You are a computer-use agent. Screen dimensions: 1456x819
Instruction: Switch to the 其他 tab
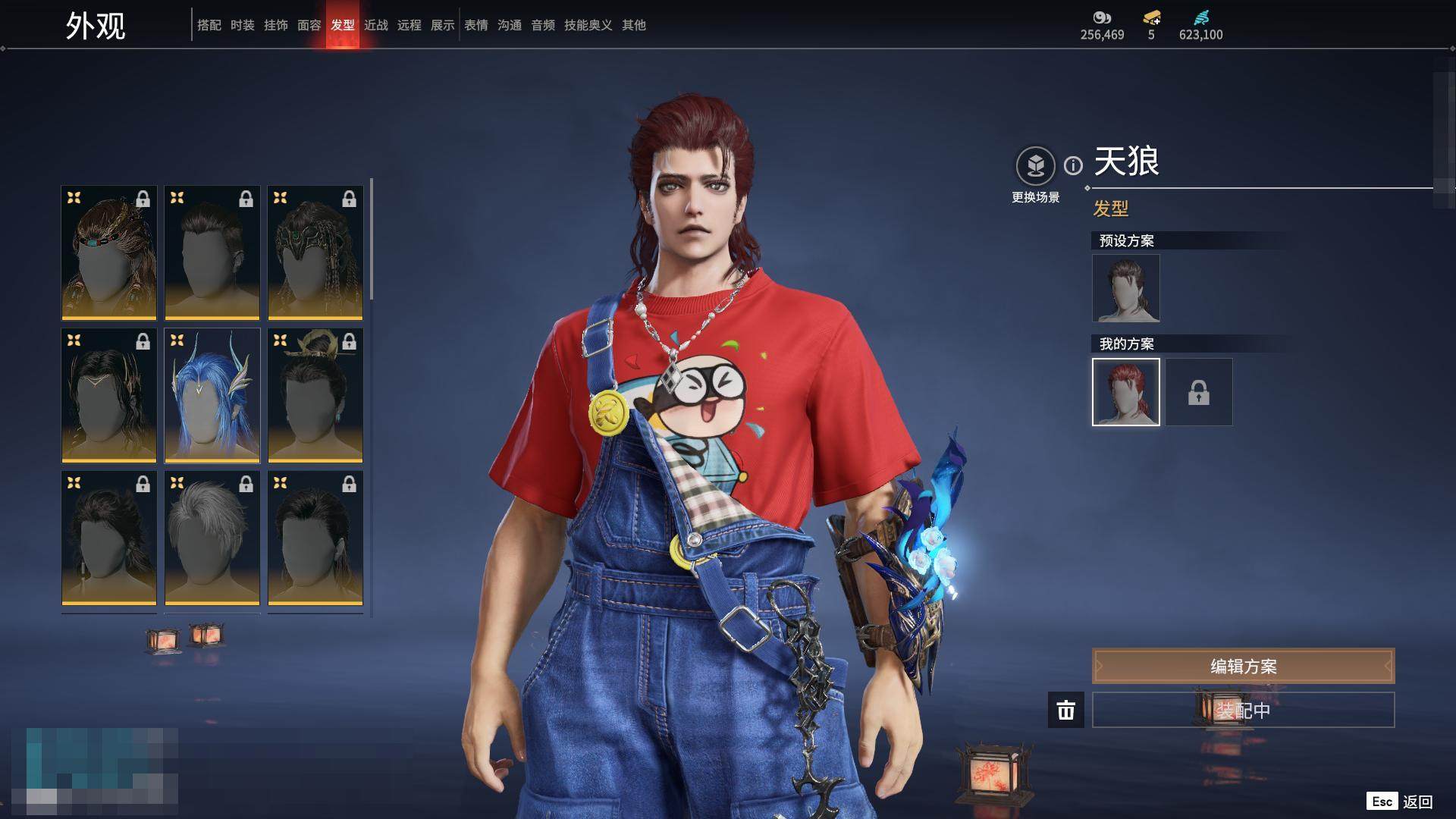click(633, 25)
